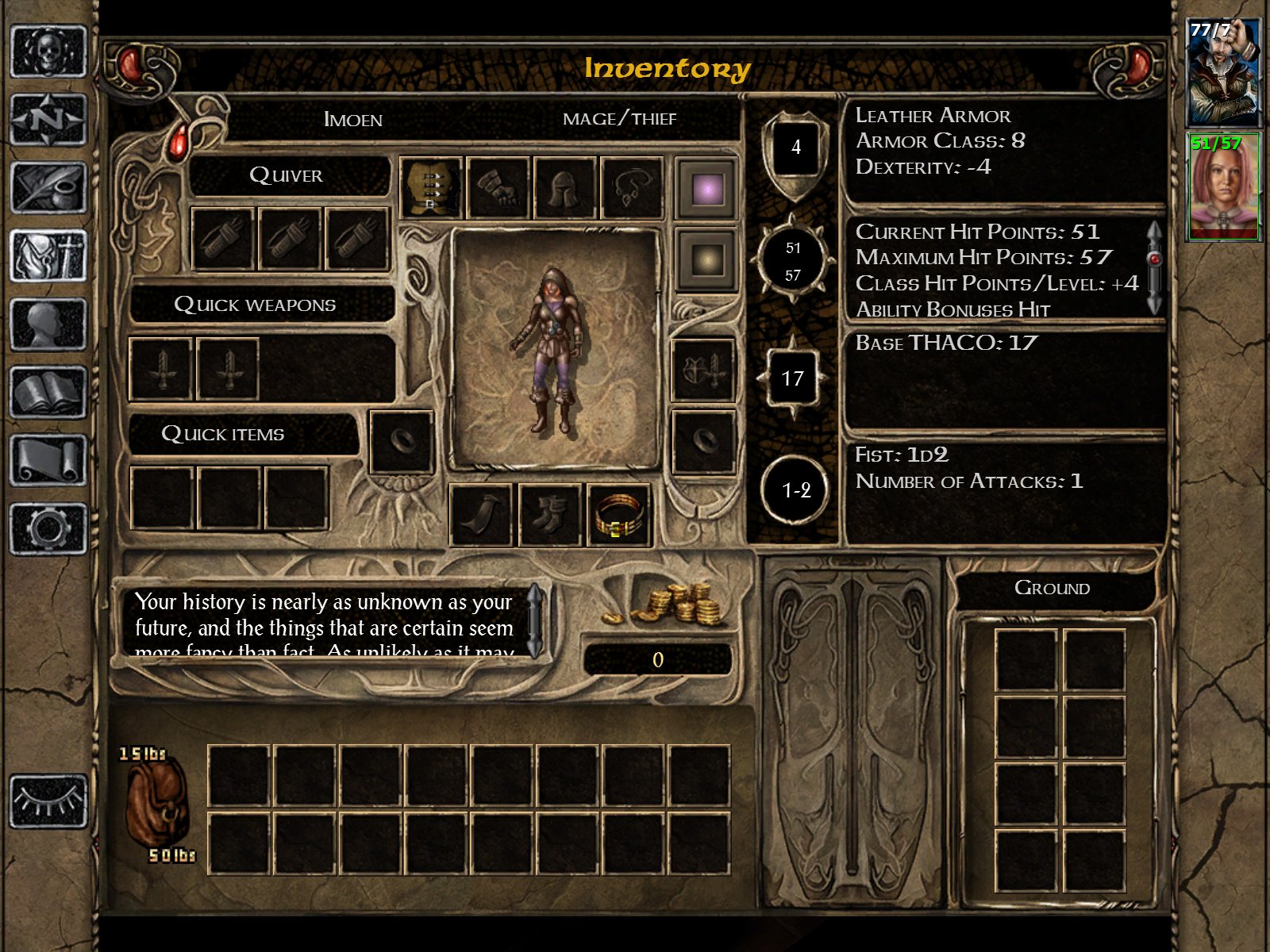
Task: Click the gauntlets equipment slot
Action: click(498, 188)
